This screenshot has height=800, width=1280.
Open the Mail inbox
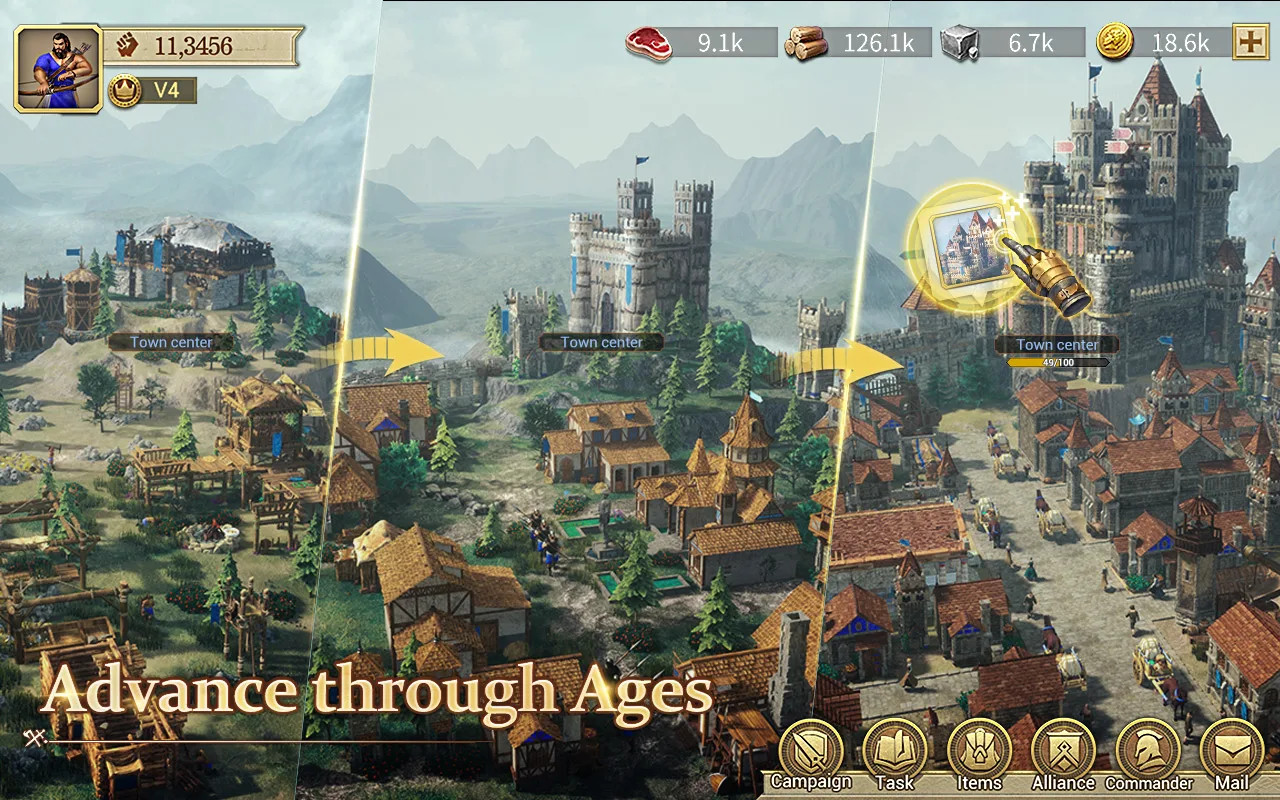tap(1231, 752)
